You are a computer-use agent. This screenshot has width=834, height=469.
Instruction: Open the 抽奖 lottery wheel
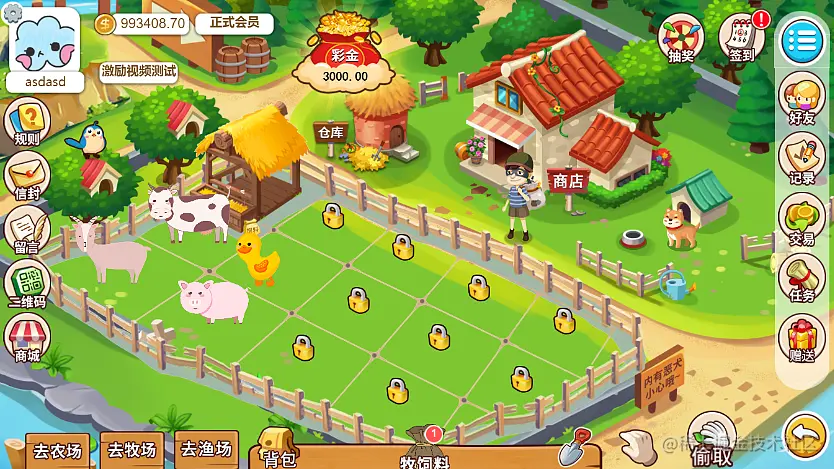tap(682, 38)
